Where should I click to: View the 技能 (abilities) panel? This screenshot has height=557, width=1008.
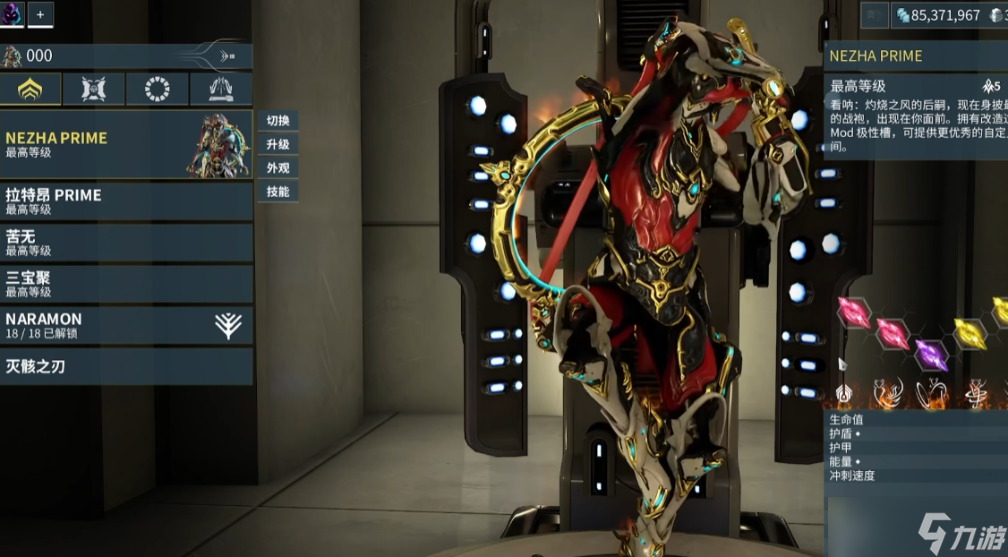(278, 192)
